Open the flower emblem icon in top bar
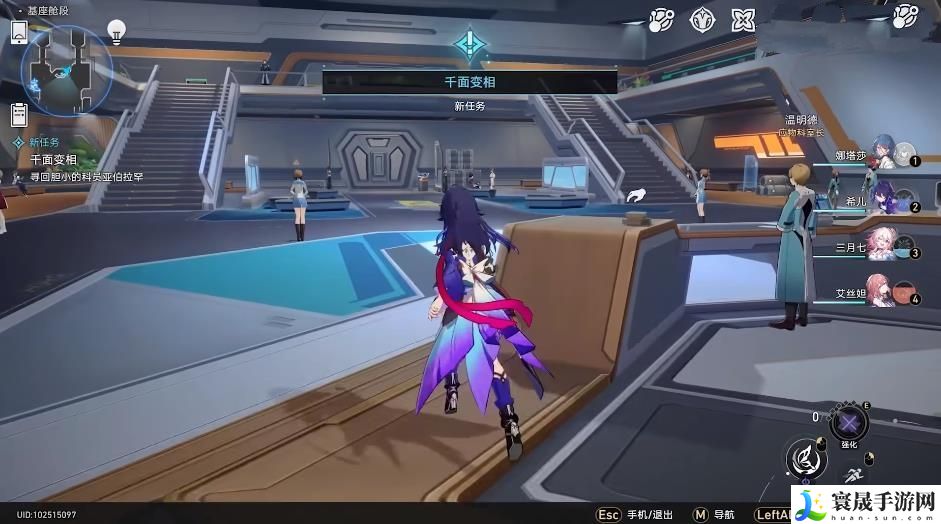 (x=702, y=19)
